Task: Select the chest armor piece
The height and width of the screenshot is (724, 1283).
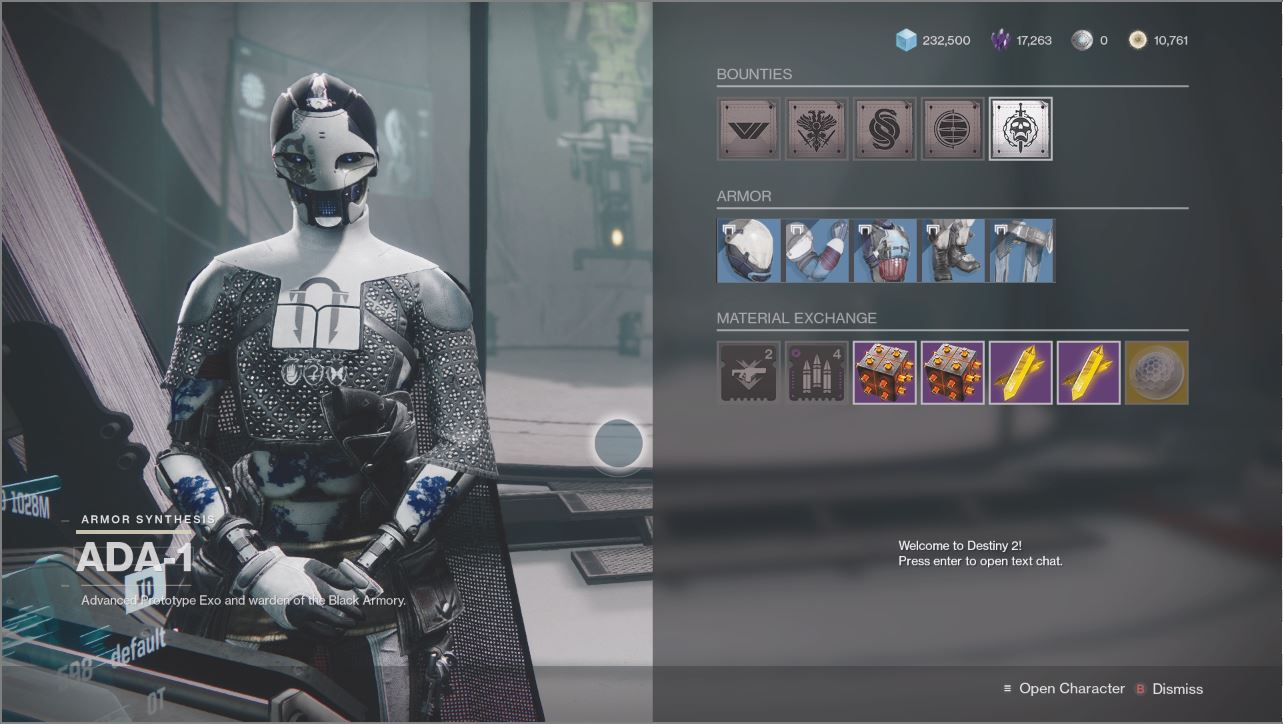Action: click(885, 251)
